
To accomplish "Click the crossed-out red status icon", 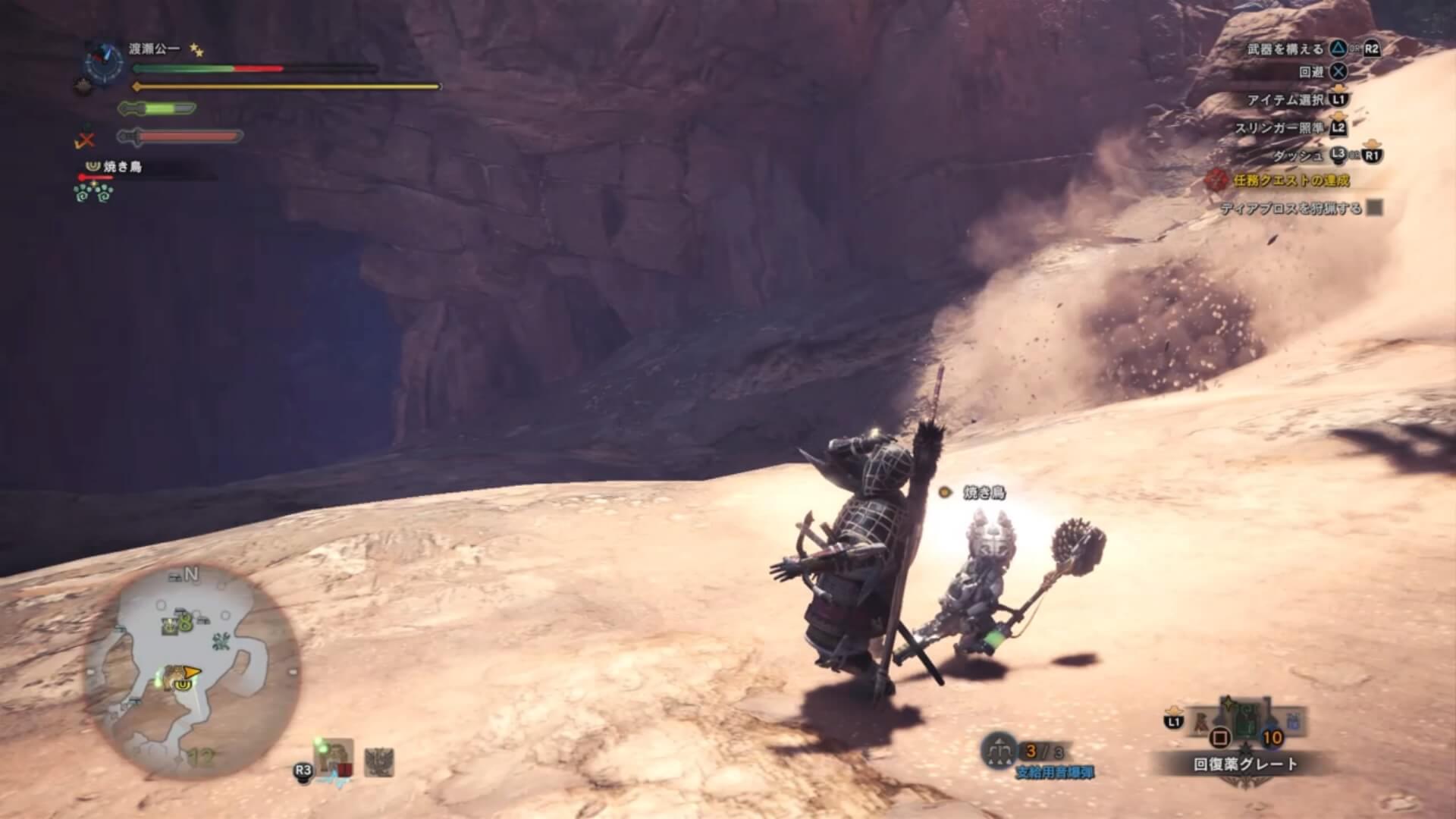I will pos(86,140).
